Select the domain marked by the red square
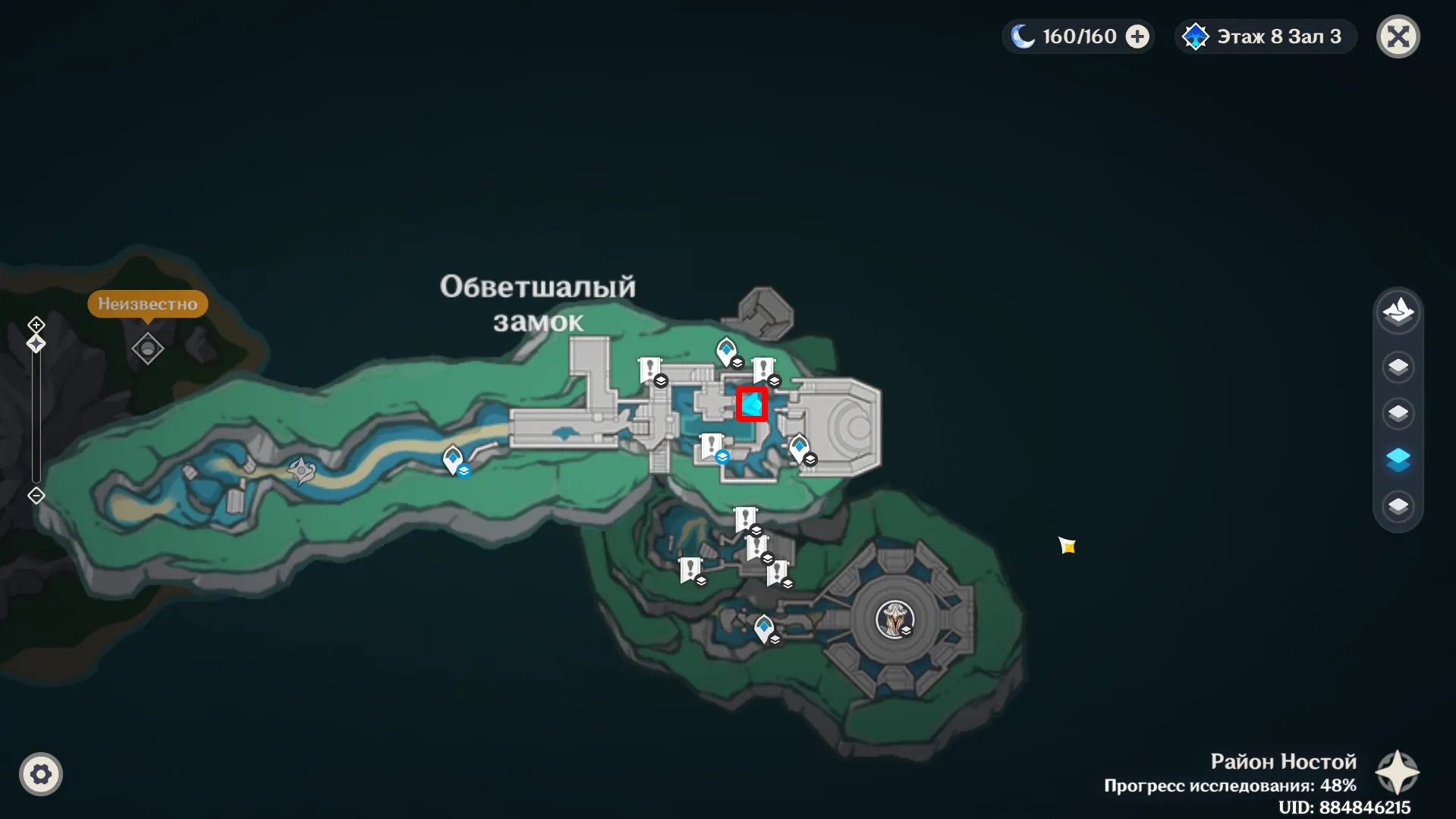Screen dimensions: 1456x819 pyautogui.click(x=752, y=403)
